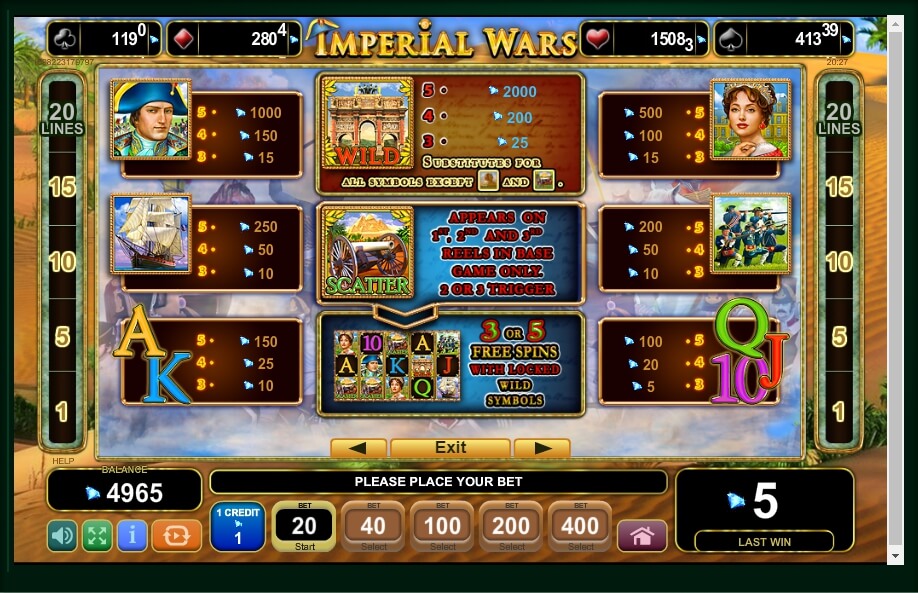The width and height of the screenshot is (918, 593).
Task: Choose 5 lines on right panel
Action: coord(839,336)
